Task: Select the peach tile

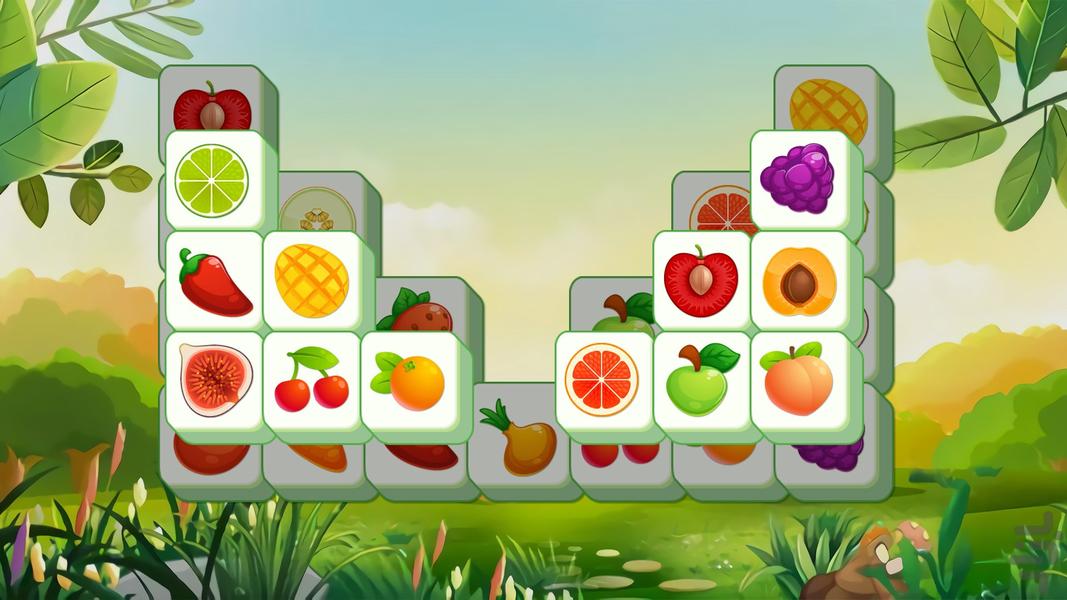Action: [799, 380]
